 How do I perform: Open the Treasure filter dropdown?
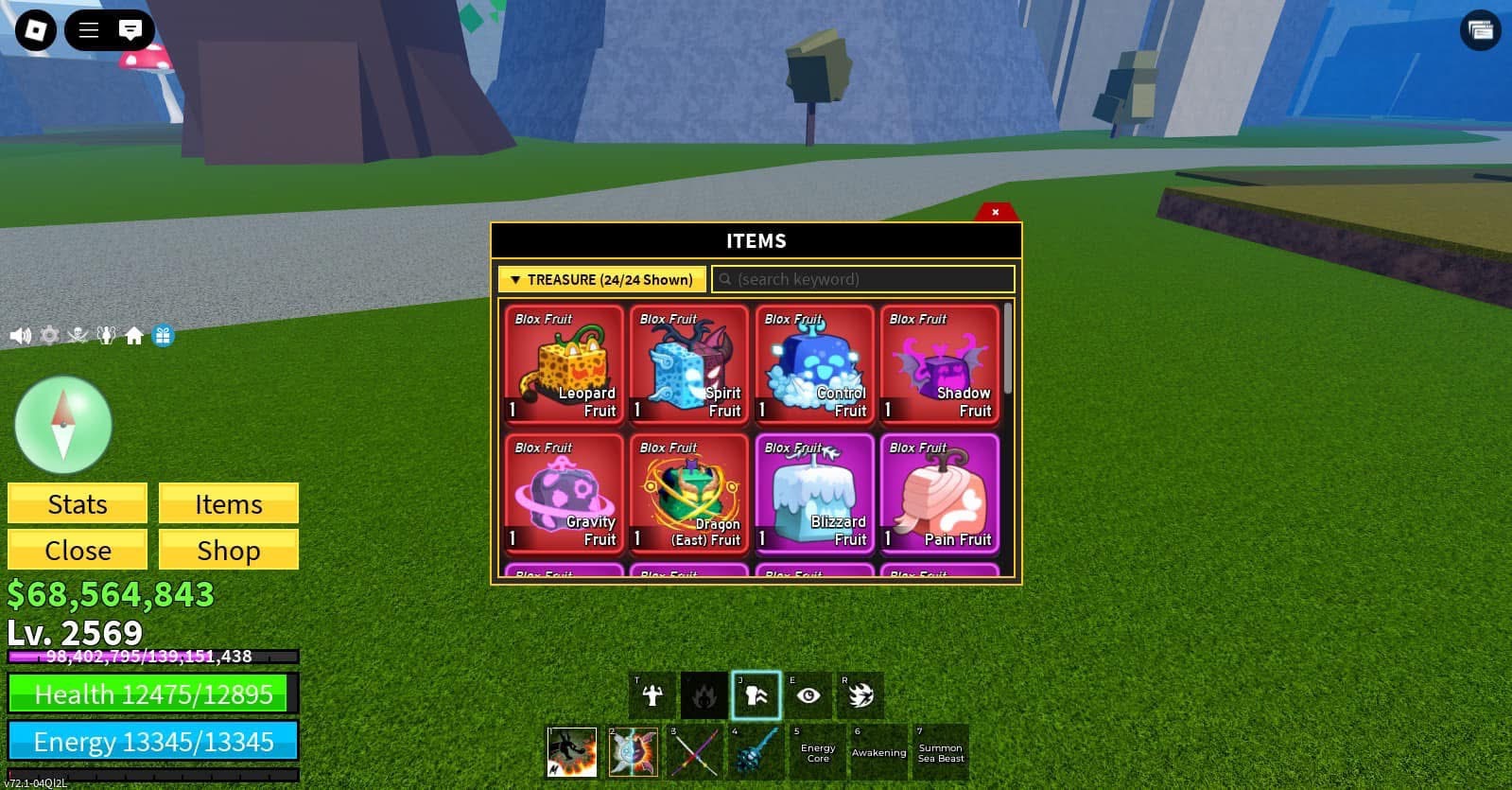(x=601, y=279)
